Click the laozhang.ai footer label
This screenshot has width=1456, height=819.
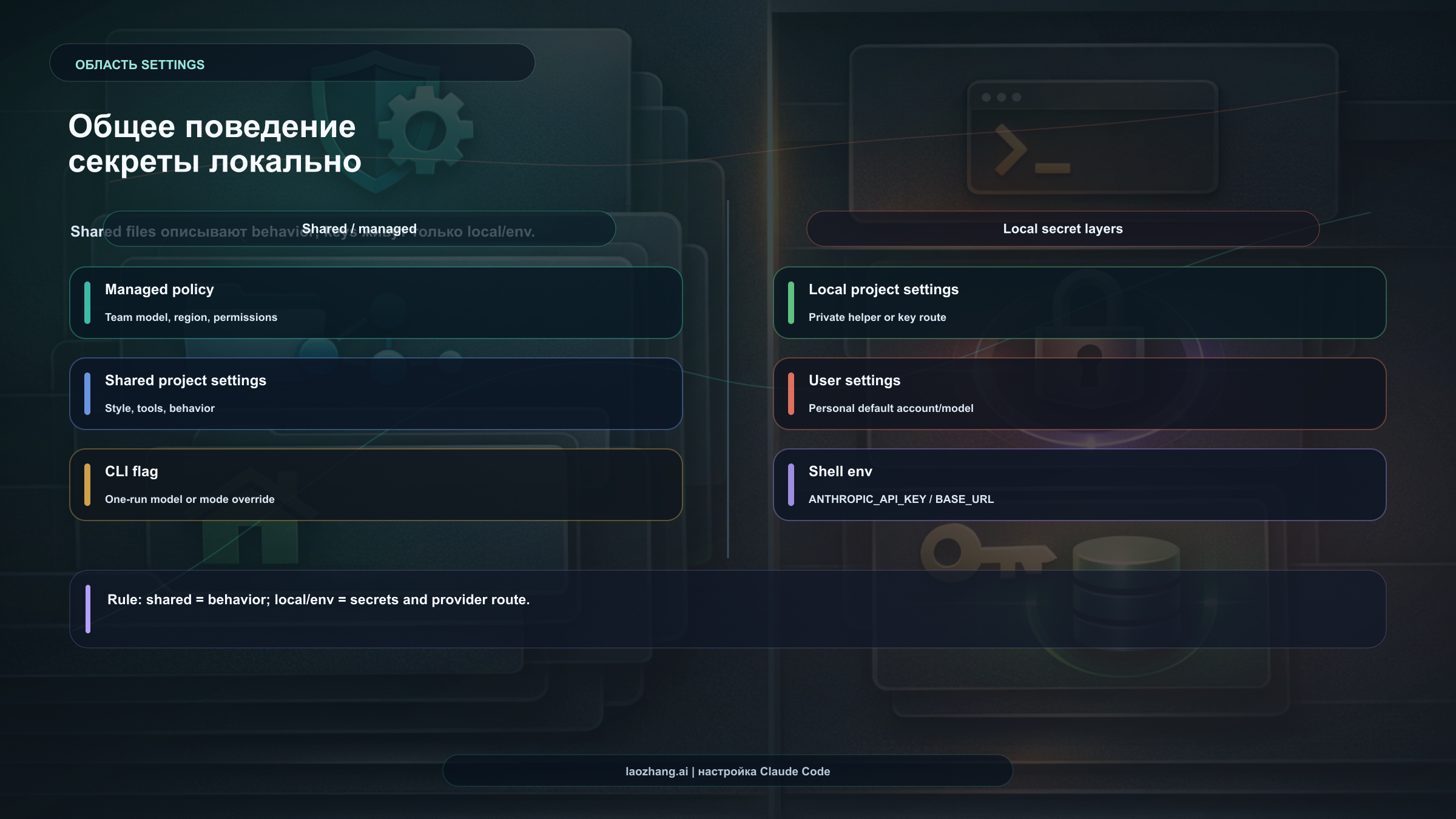coord(727,771)
